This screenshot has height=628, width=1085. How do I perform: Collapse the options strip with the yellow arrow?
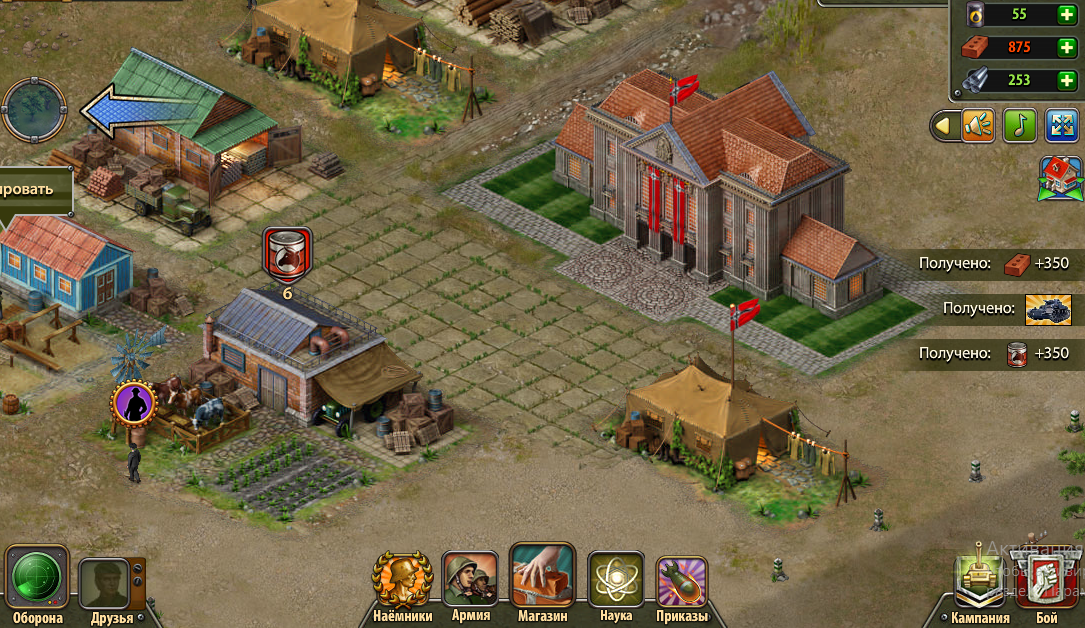pyautogui.click(x=943, y=126)
